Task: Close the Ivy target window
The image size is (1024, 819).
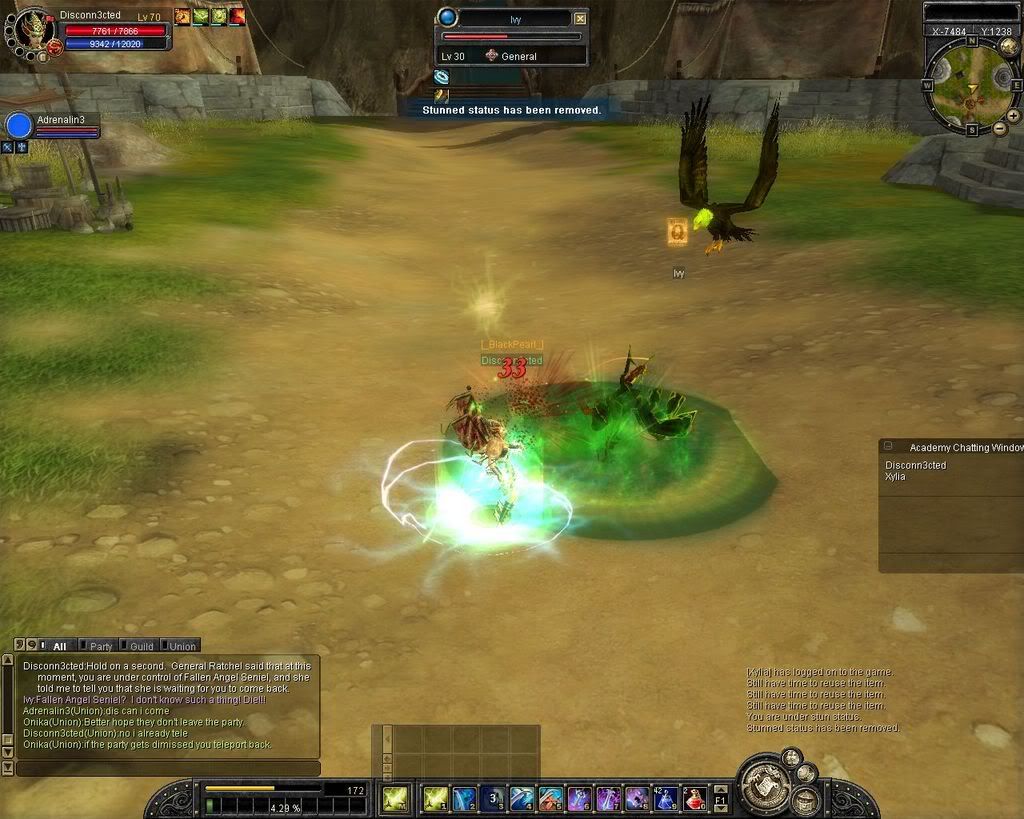Action: tap(581, 18)
